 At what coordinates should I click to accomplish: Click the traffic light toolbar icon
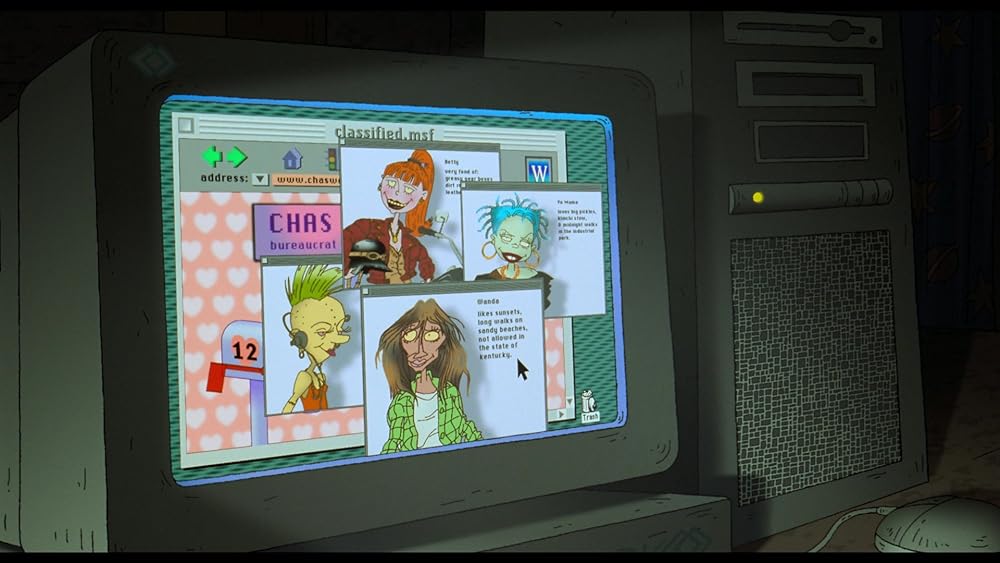click(331, 158)
